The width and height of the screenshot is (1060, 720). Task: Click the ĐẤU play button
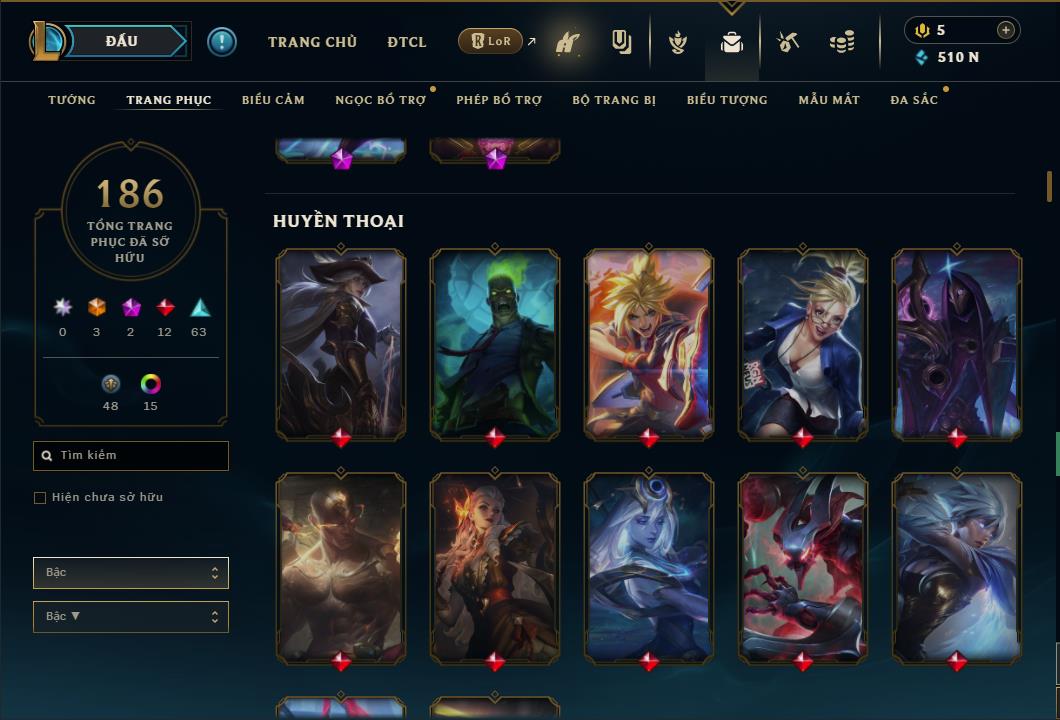pos(120,41)
